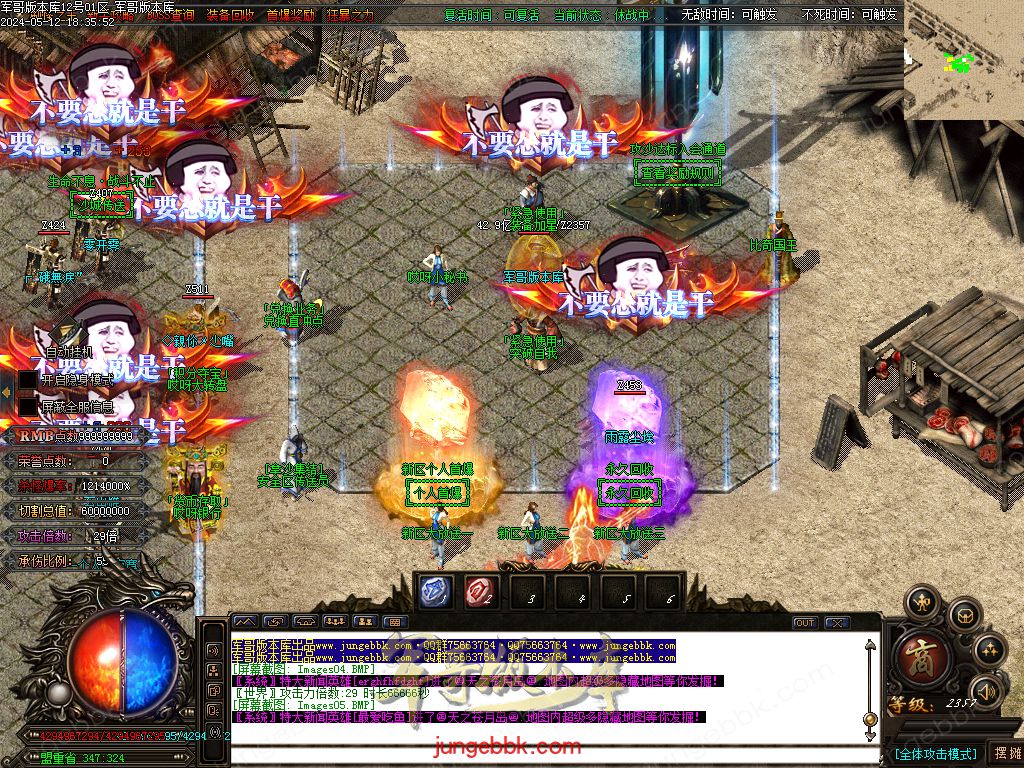Open the BOSS查询 lookup menu

(x=170, y=16)
